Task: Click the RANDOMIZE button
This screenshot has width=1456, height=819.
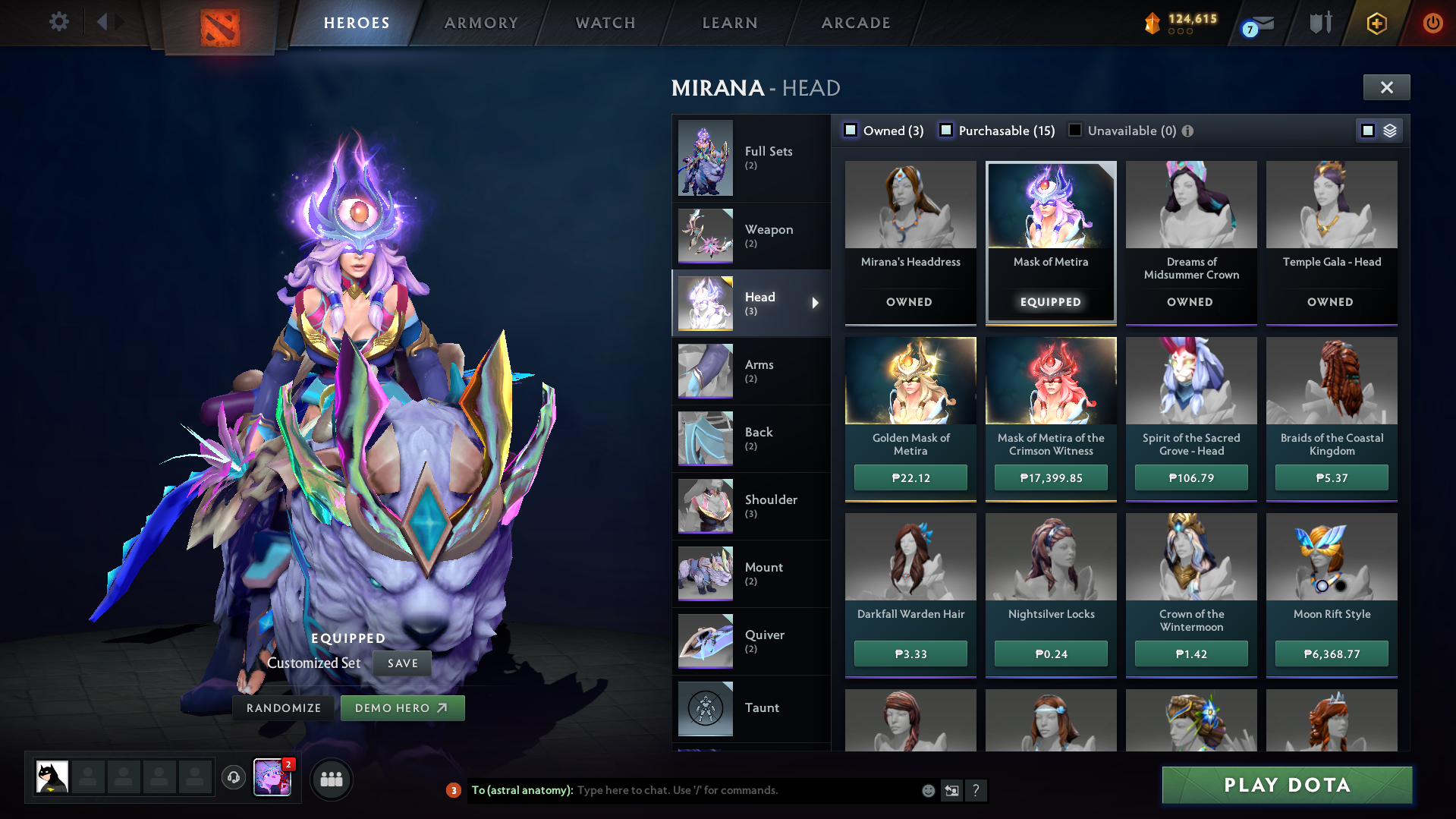Action: (x=282, y=707)
